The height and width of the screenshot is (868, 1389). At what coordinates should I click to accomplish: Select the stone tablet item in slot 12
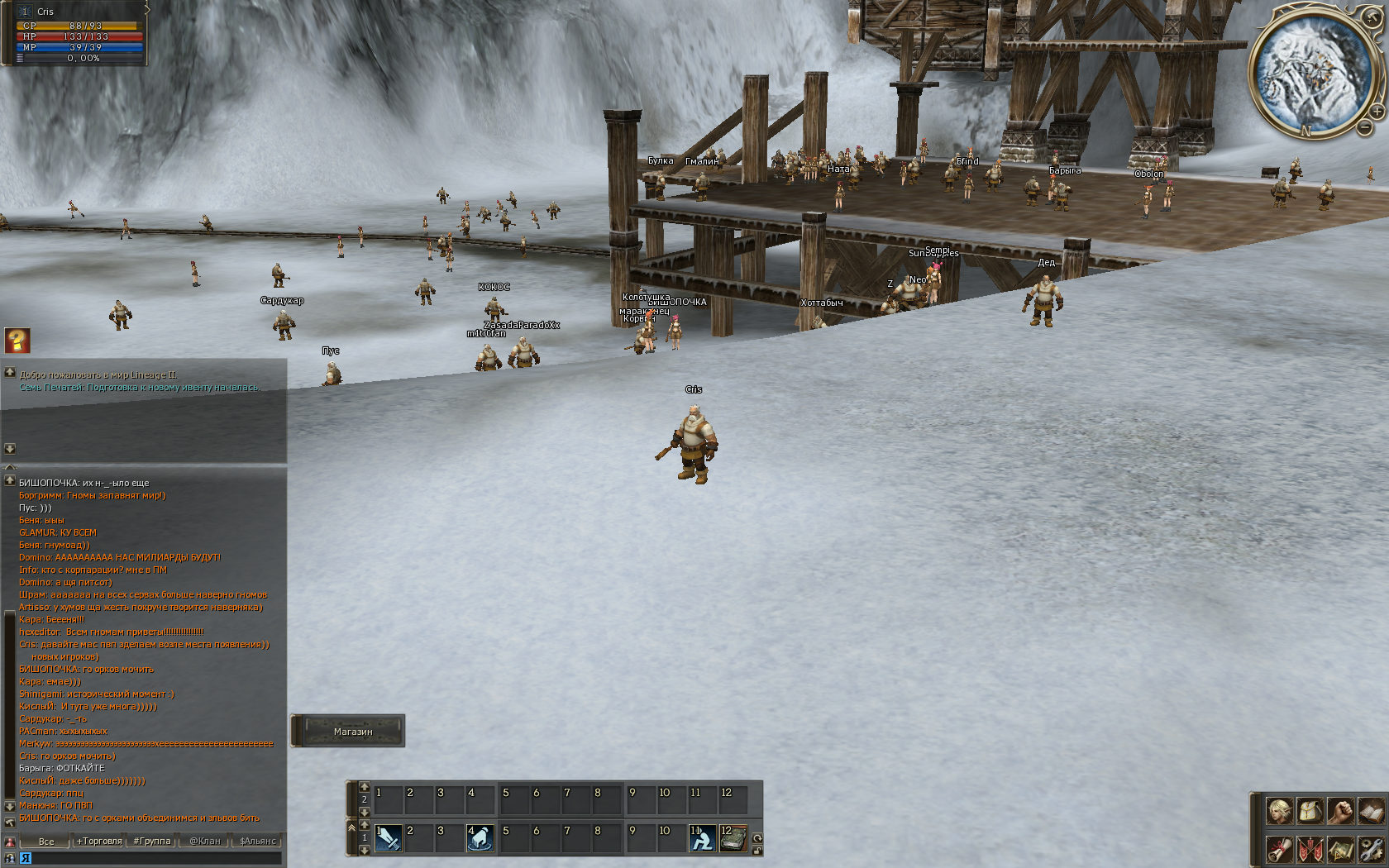[733, 838]
